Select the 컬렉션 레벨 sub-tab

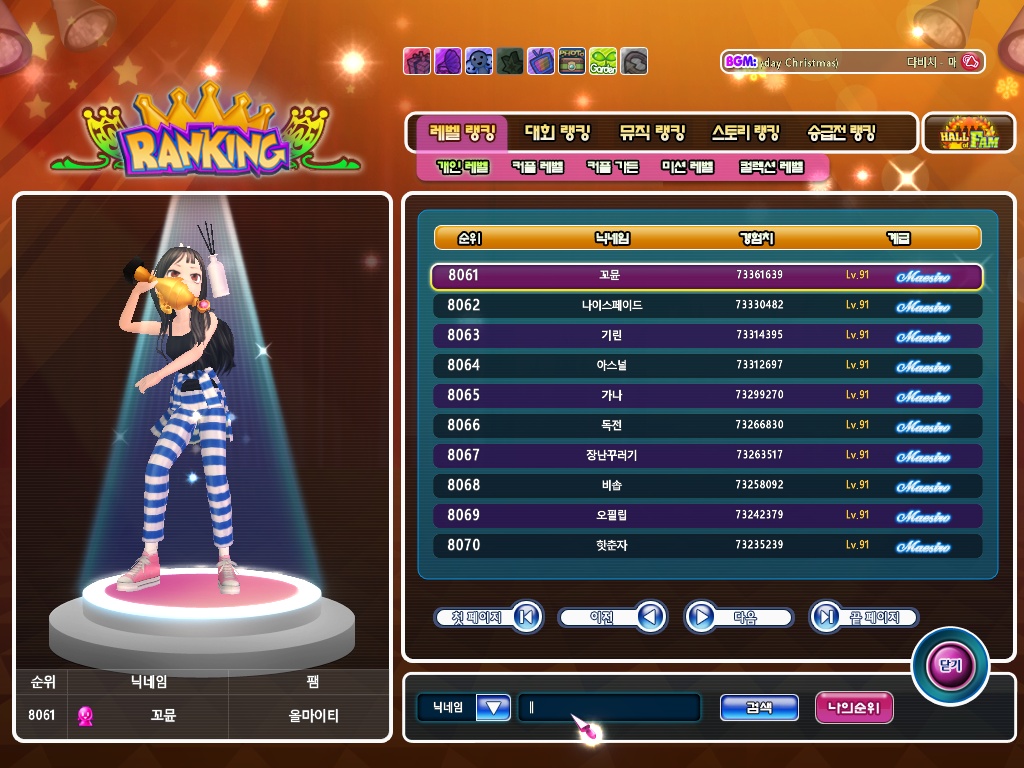(771, 167)
